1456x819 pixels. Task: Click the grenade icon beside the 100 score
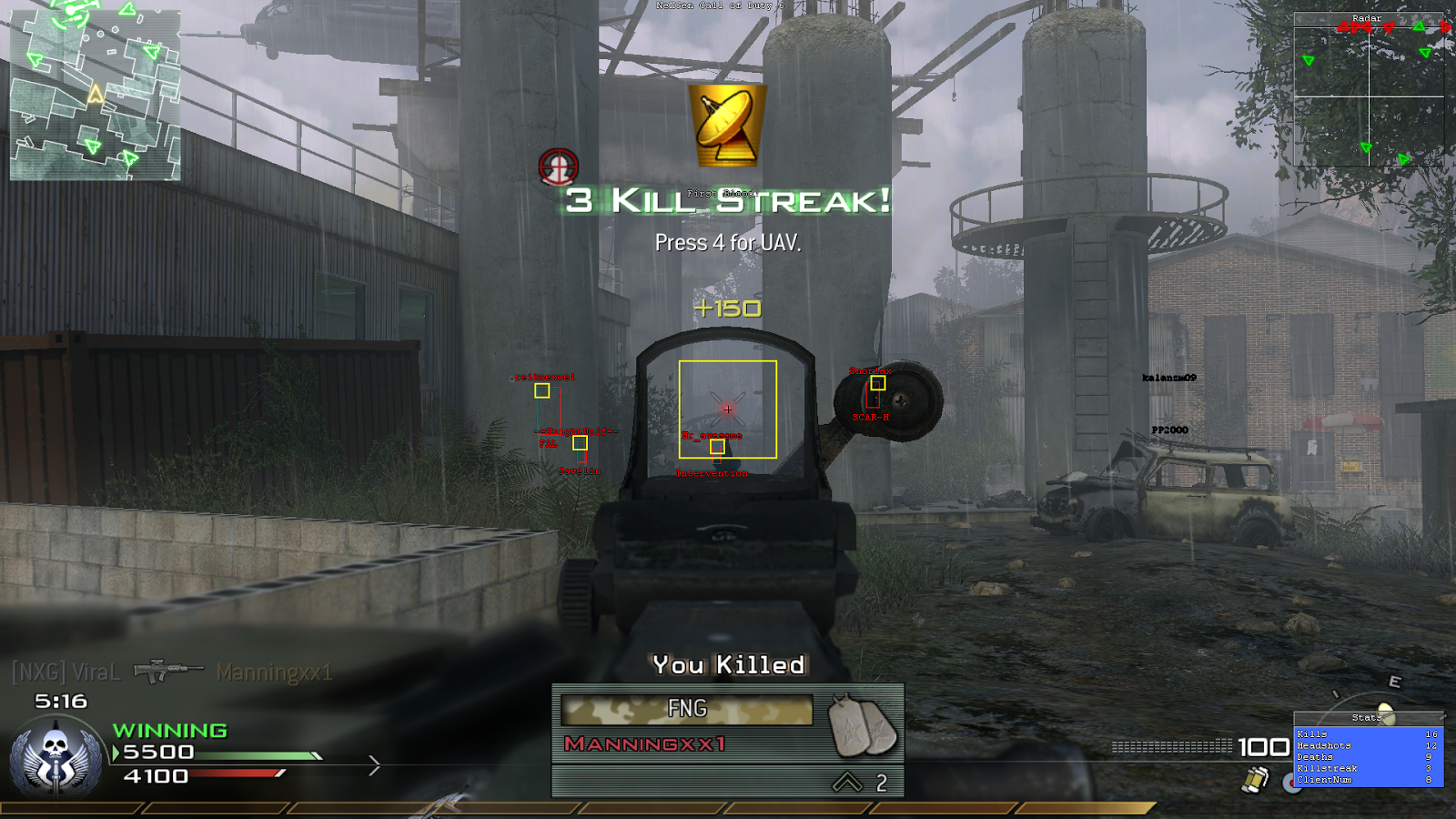[x=1257, y=779]
